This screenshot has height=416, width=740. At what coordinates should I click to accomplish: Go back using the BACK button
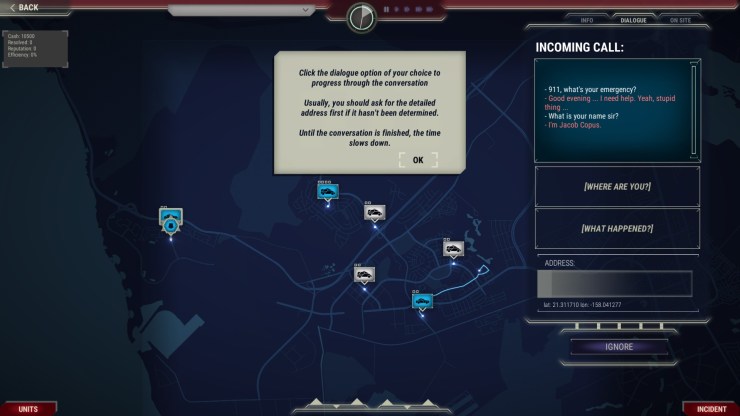[24, 7]
